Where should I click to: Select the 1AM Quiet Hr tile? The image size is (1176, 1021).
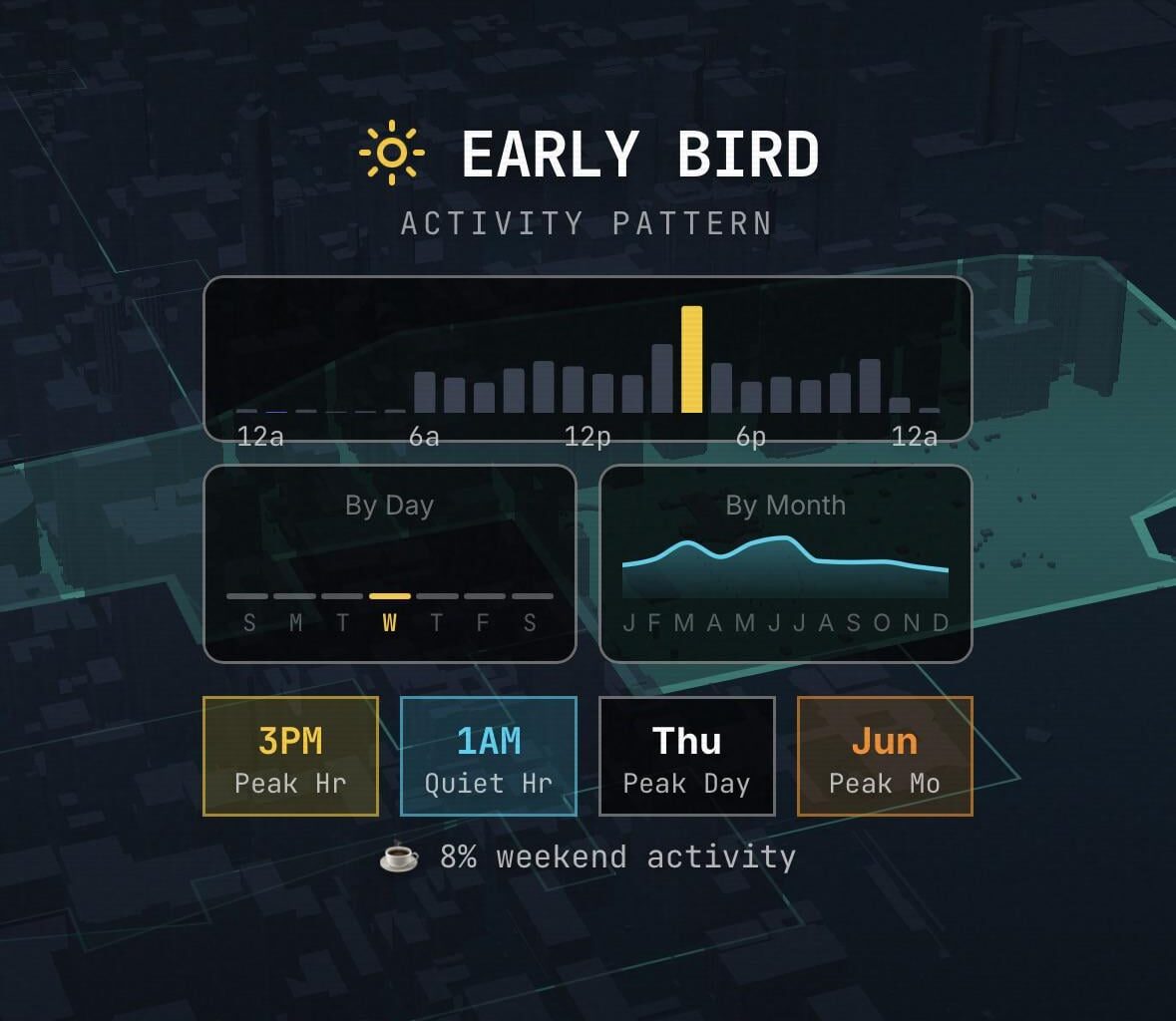coord(489,756)
